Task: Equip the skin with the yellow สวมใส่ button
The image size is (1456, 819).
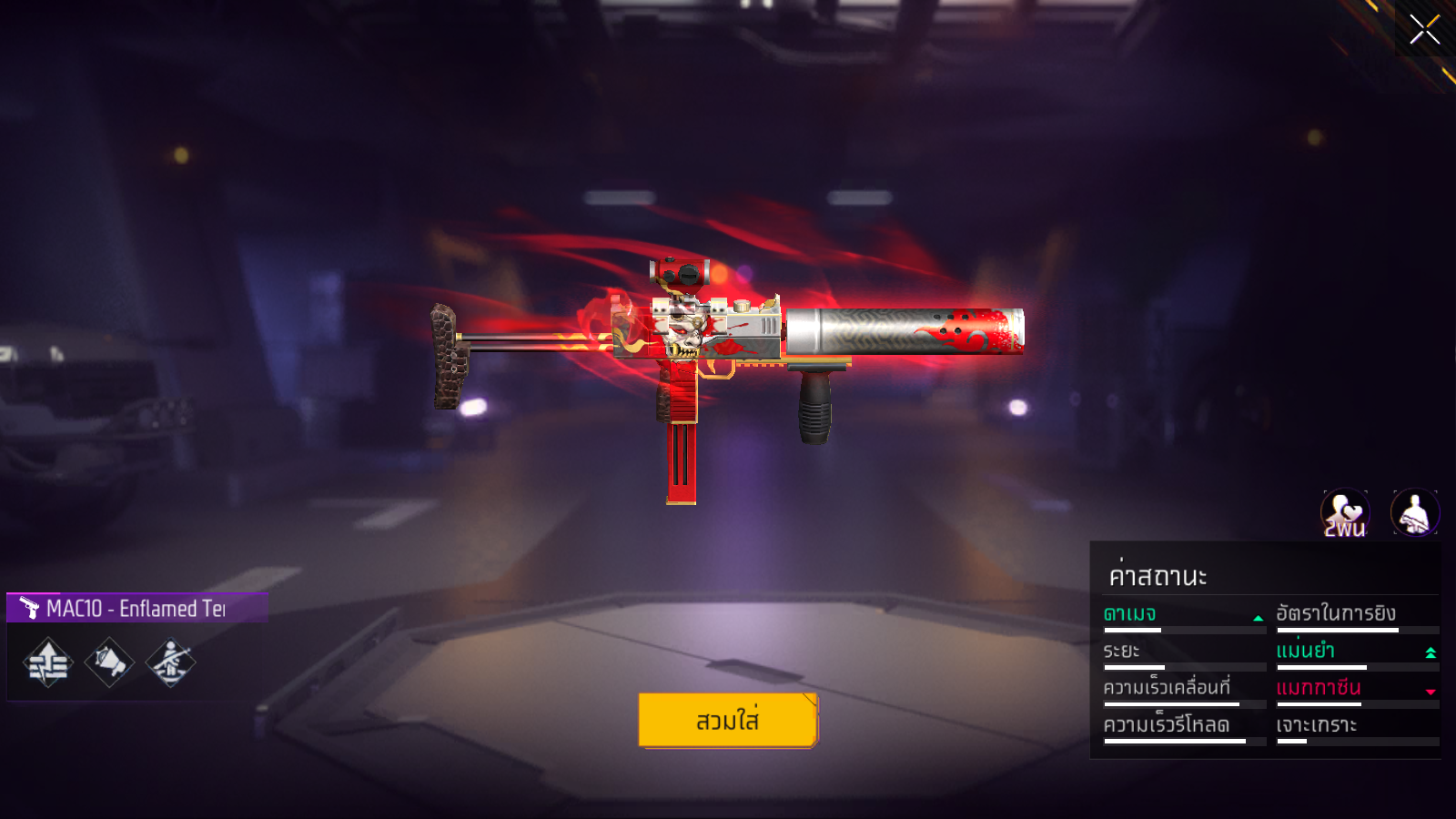Action: [x=728, y=720]
